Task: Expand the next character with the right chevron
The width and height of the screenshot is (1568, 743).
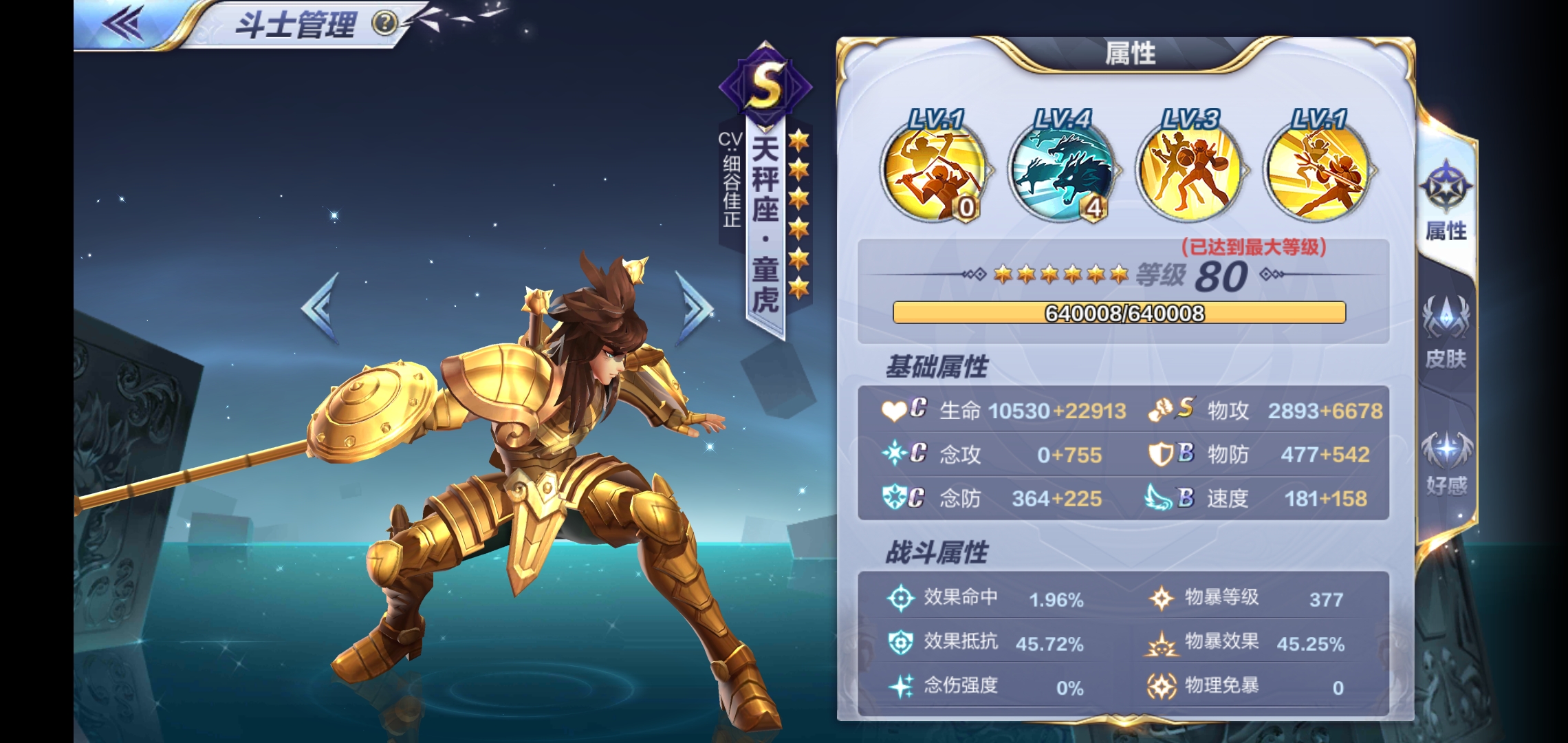Action: [x=695, y=303]
